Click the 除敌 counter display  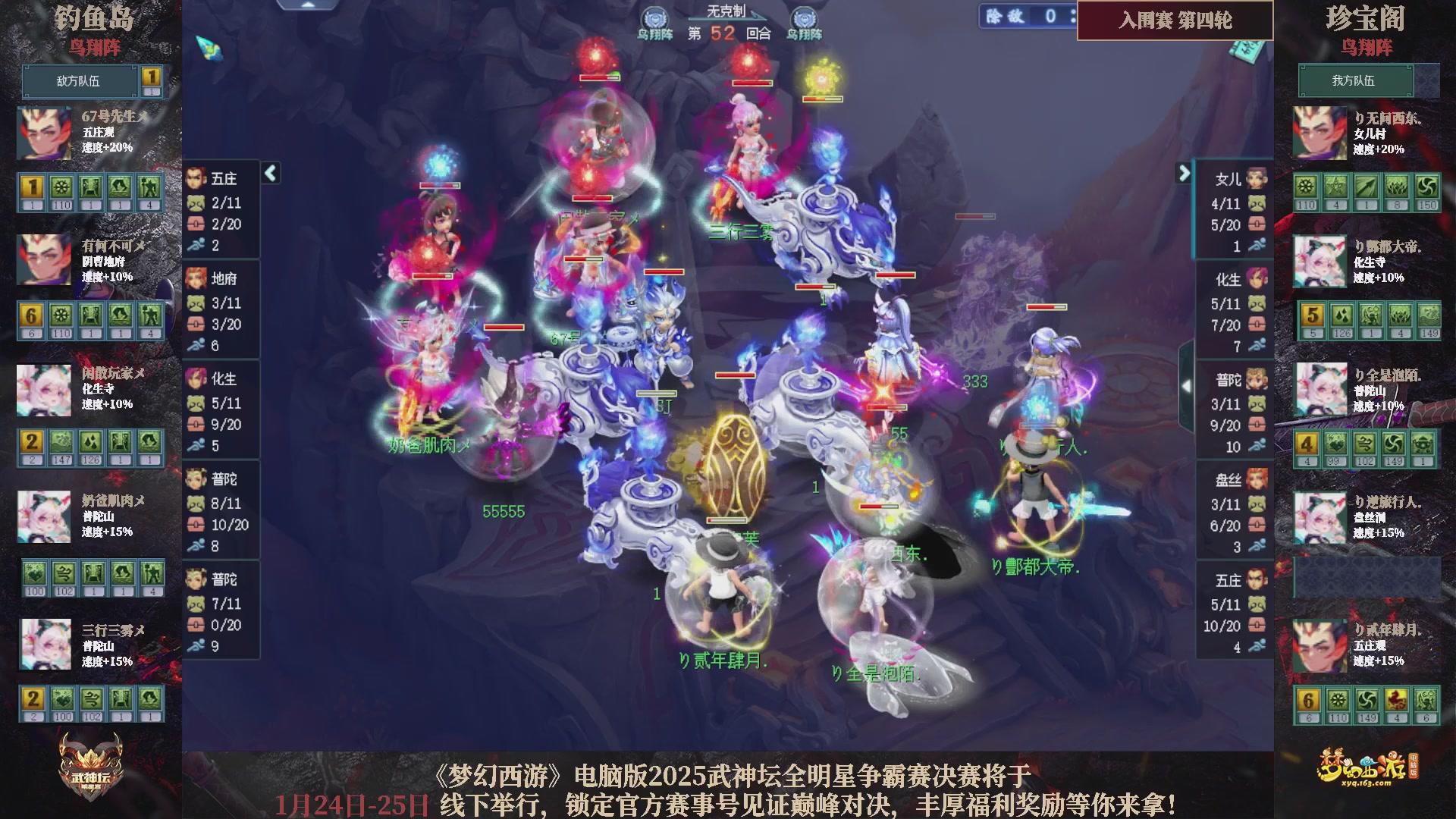click(x=1025, y=17)
